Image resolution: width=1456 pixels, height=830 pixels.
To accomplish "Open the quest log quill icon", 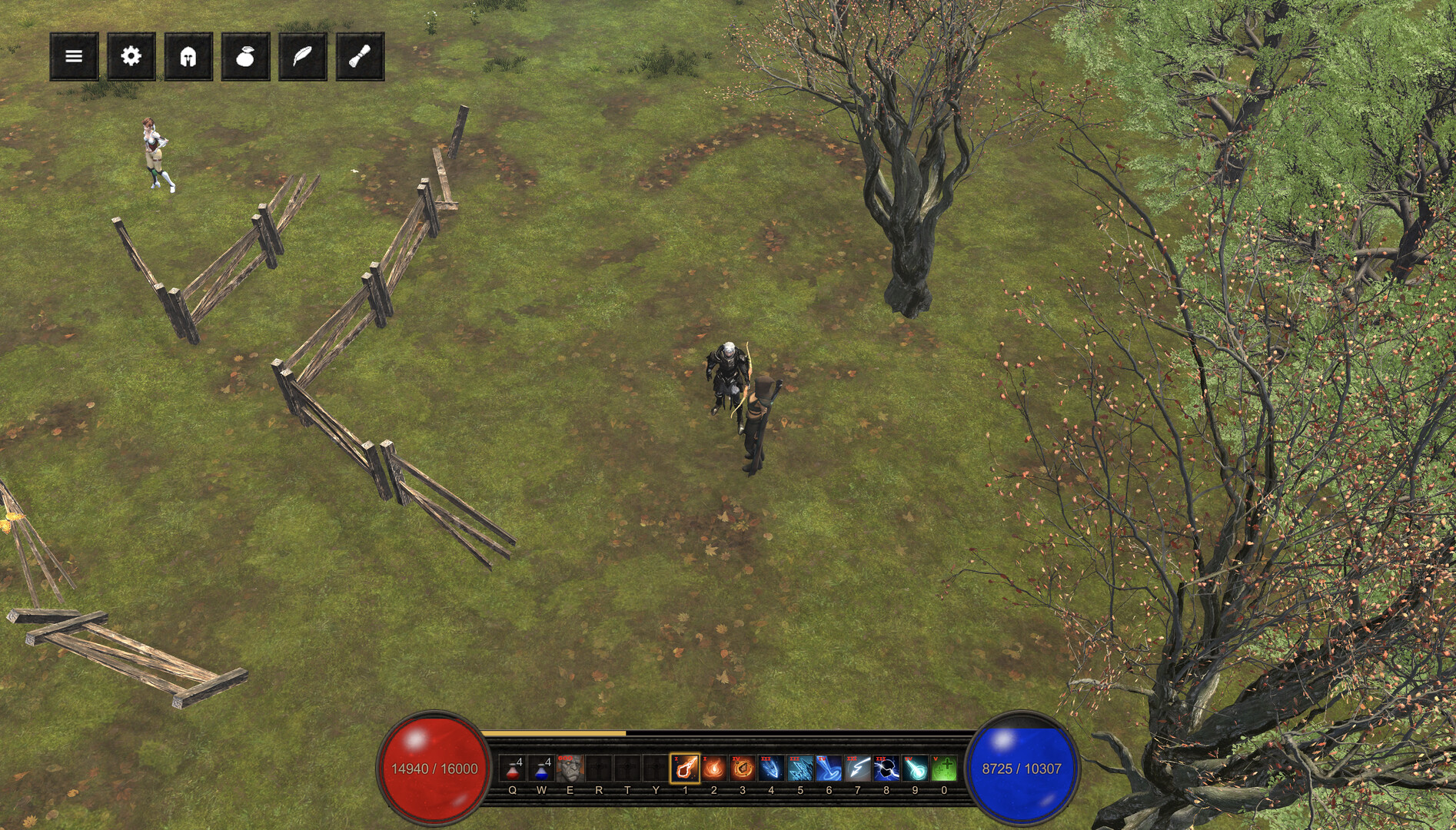I will [303, 56].
